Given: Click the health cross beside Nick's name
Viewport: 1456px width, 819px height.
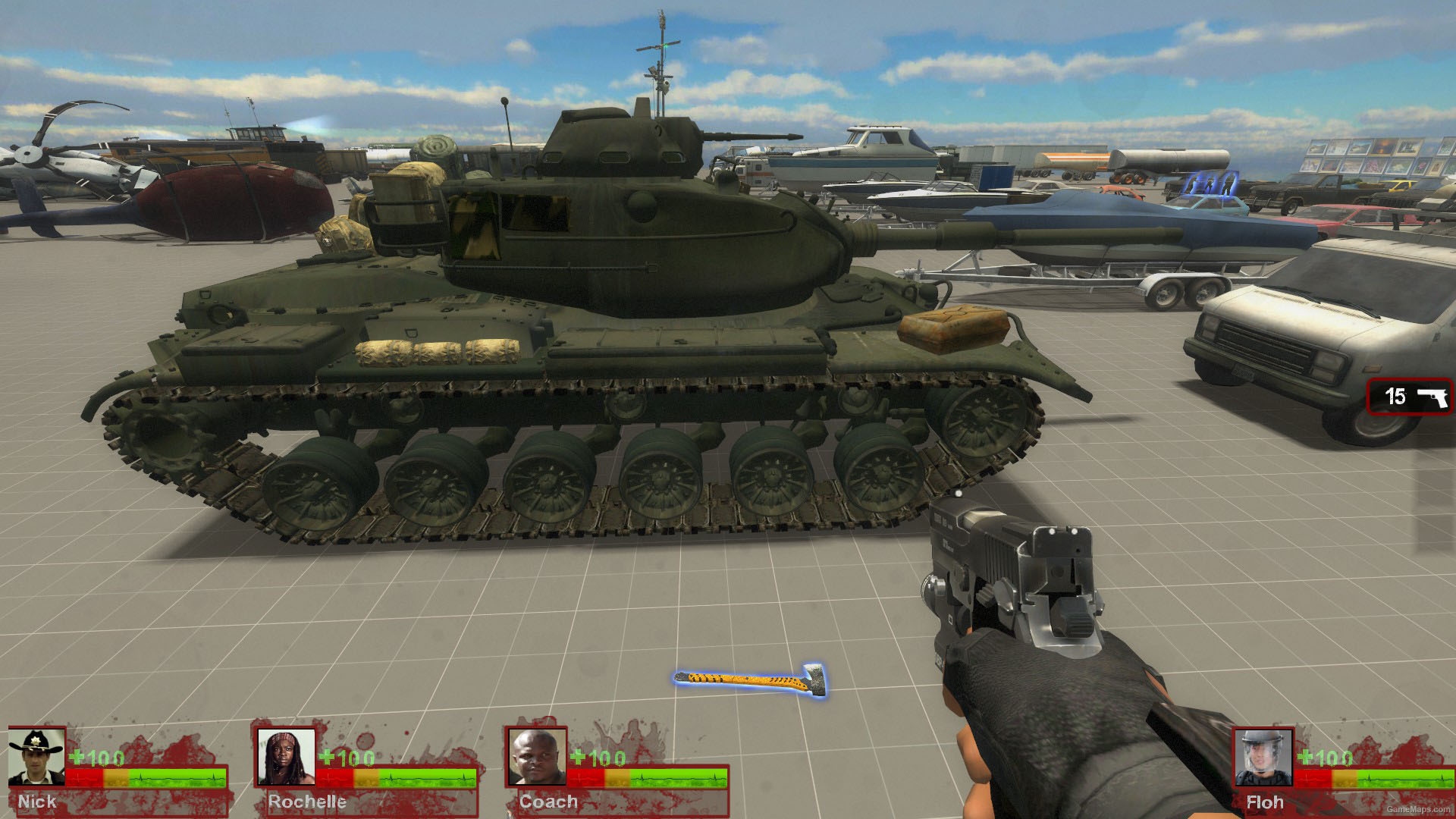Looking at the screenshot, I should click(77, 755).
